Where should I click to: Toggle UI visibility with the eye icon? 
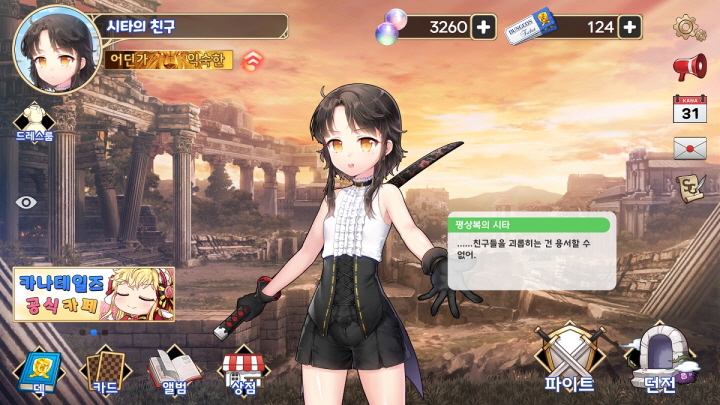pos(27,201)
